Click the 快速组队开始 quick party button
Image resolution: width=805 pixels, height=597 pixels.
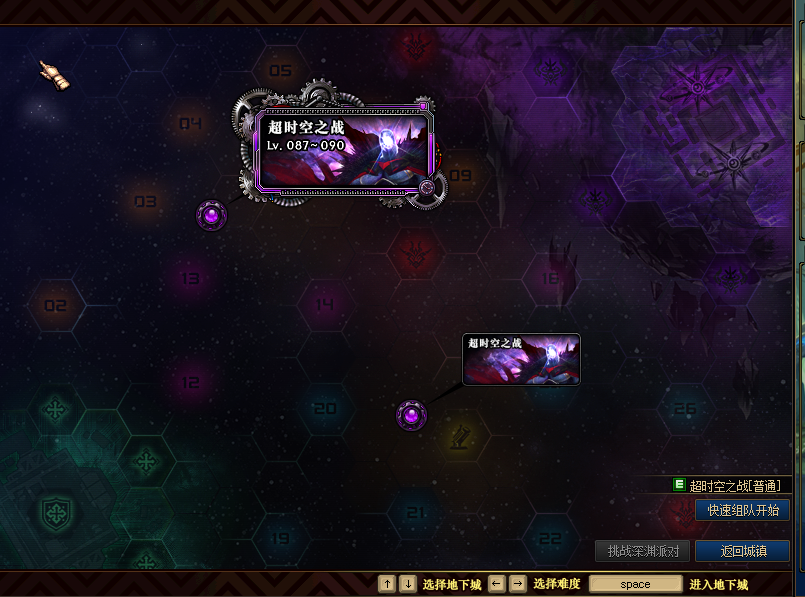742,510
